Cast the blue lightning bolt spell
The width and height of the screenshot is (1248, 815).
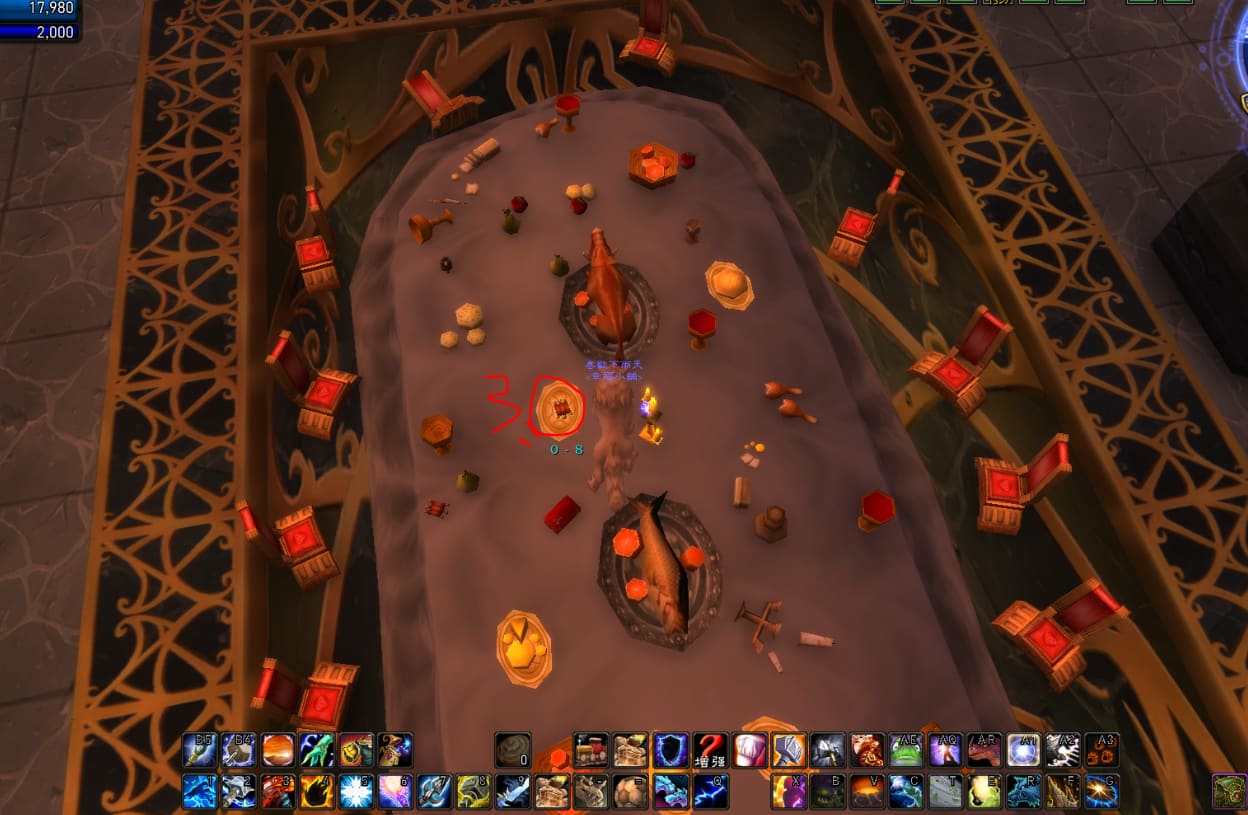tap(710, 791)
